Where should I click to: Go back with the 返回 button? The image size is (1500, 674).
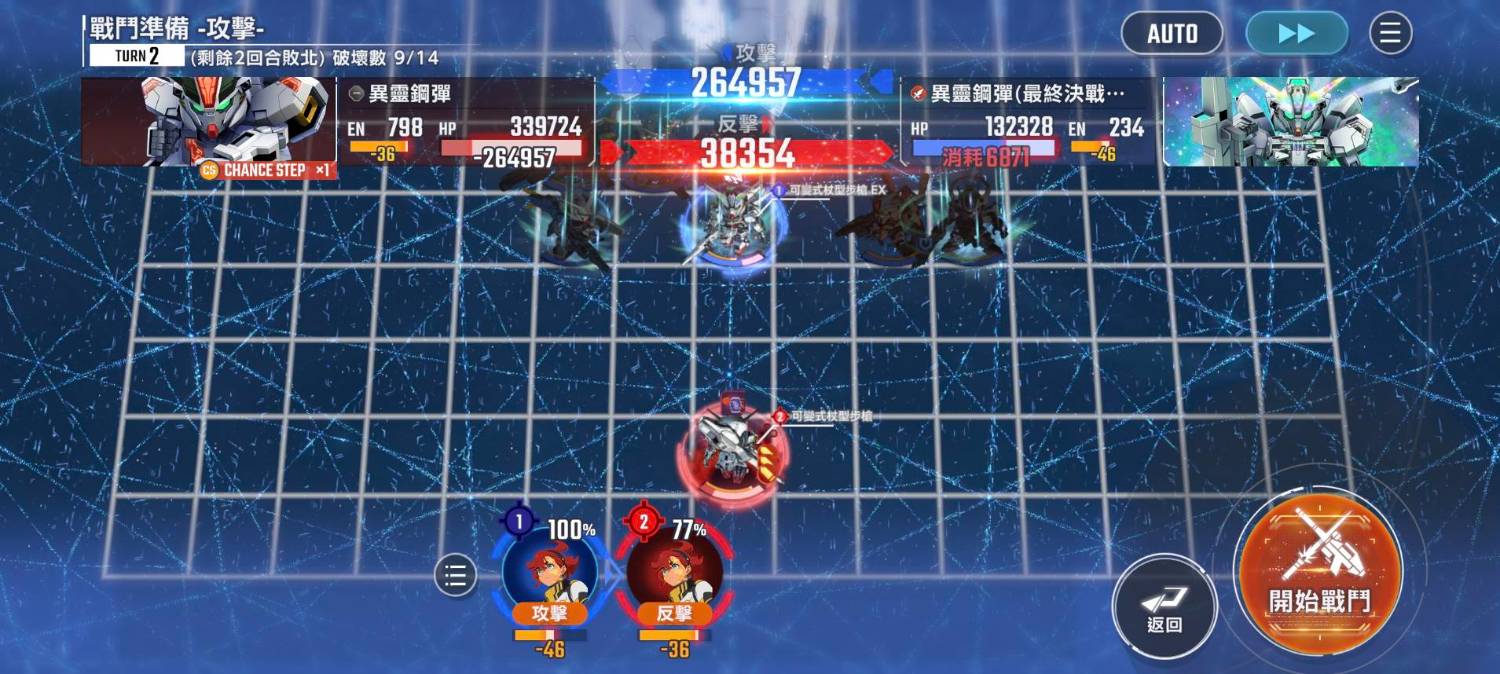[x=1165, y=604]
